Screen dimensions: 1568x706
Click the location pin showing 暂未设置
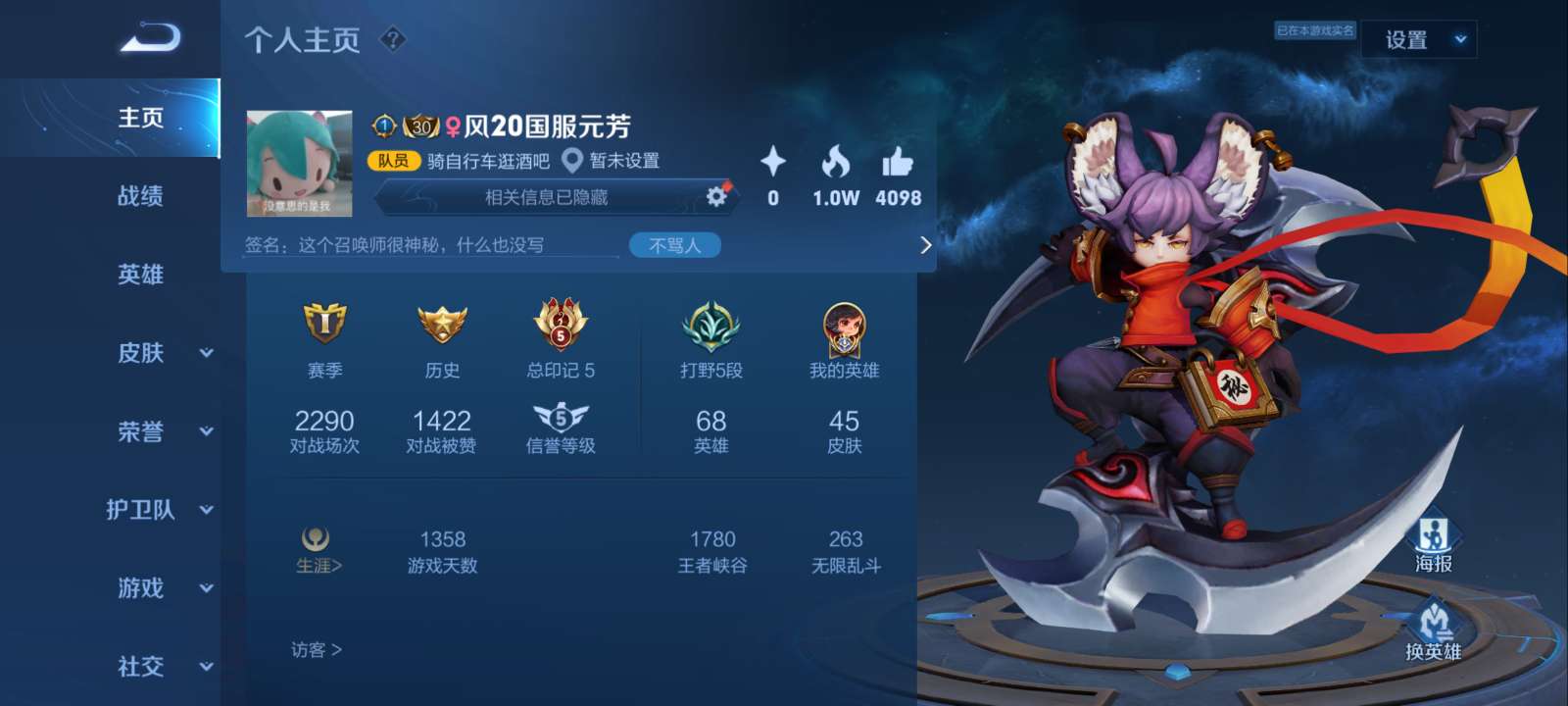[573, 159]
